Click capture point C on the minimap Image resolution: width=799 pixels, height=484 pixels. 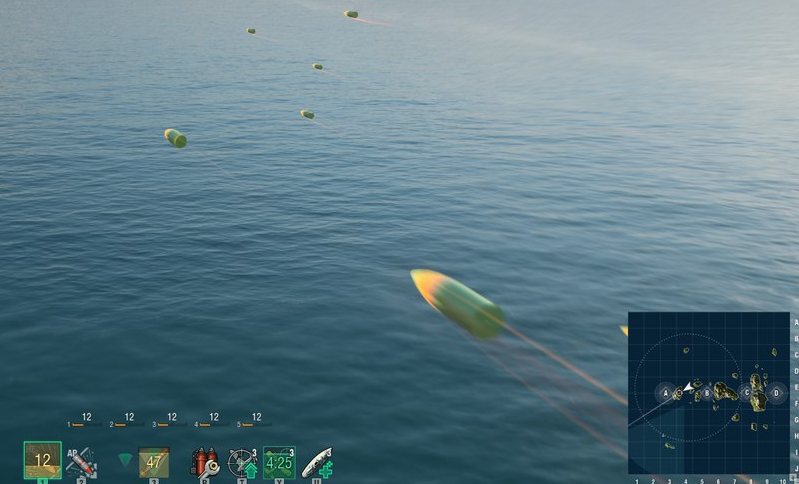(x=746, y=393)
